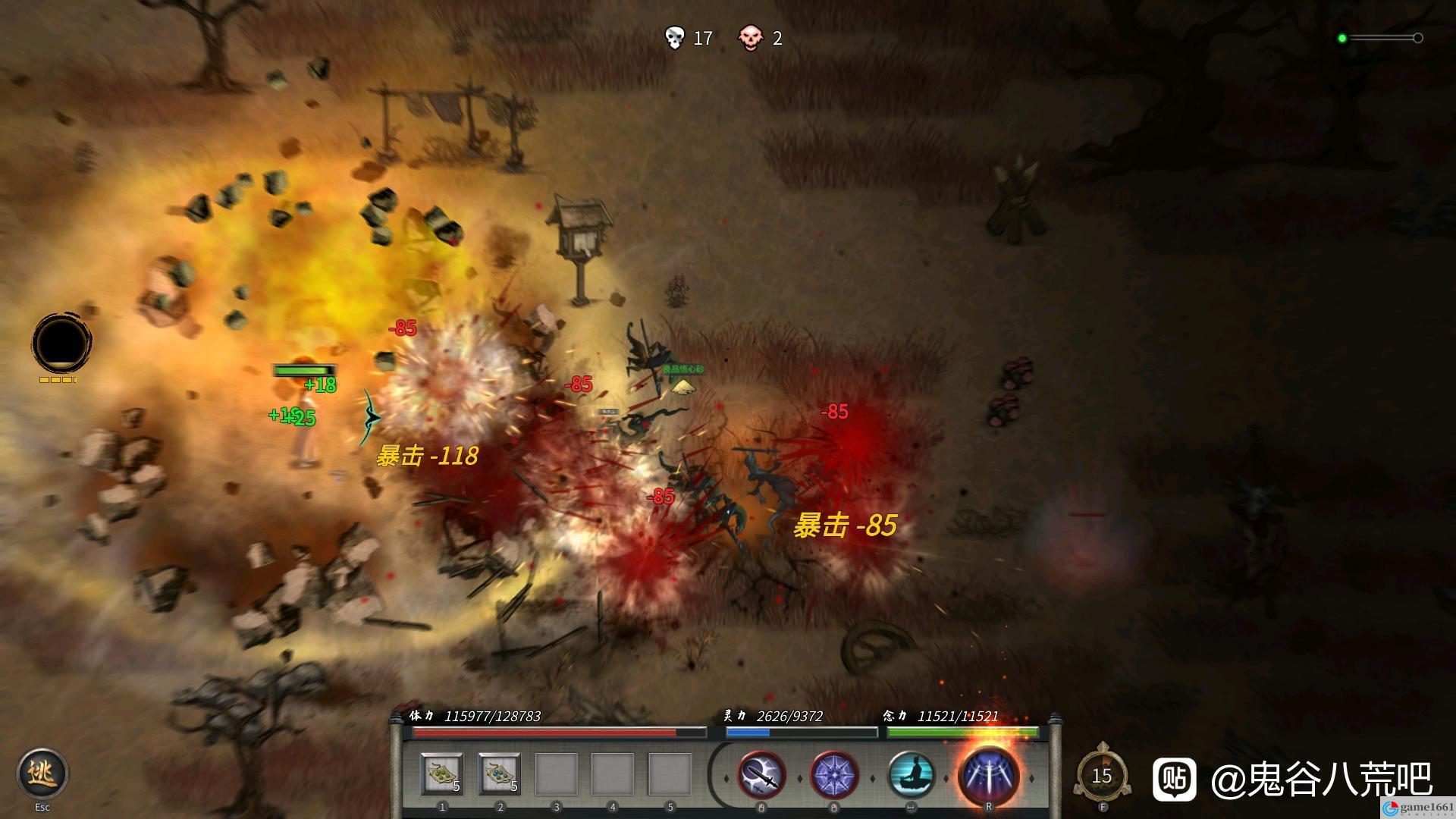Screen dimensions: 1456x819
Task: Trigger the flaming sword-rain ultimate skill
Action: 988,776
